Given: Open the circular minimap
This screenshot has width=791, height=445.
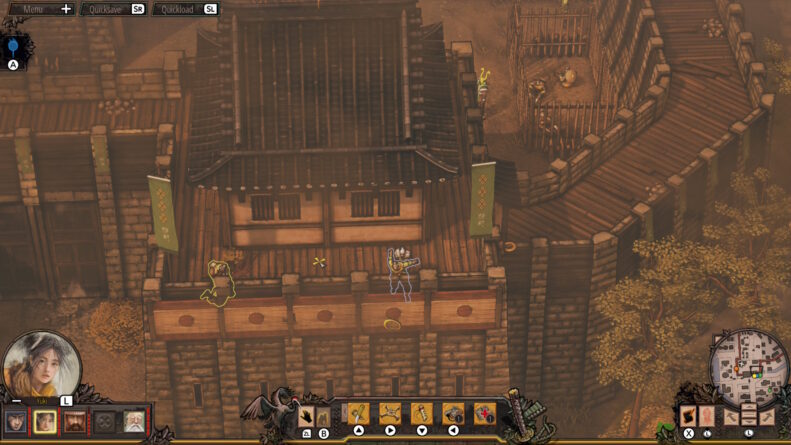Looking at the screenshot, I should [x=750, y=367].
